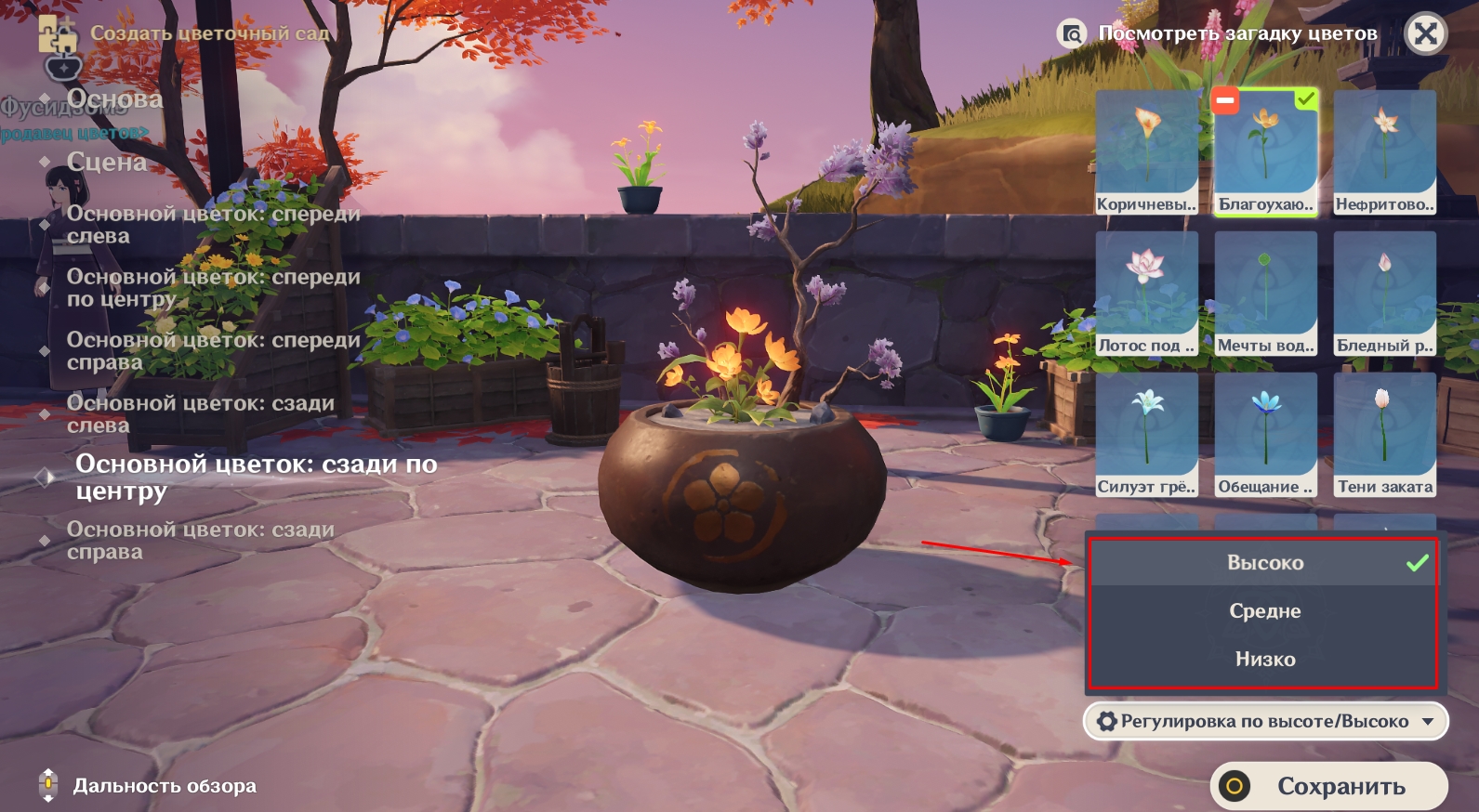Select the Мечты вод.. flower card
Viewport: 1479px width, 812px height.
pos(1265,294)
